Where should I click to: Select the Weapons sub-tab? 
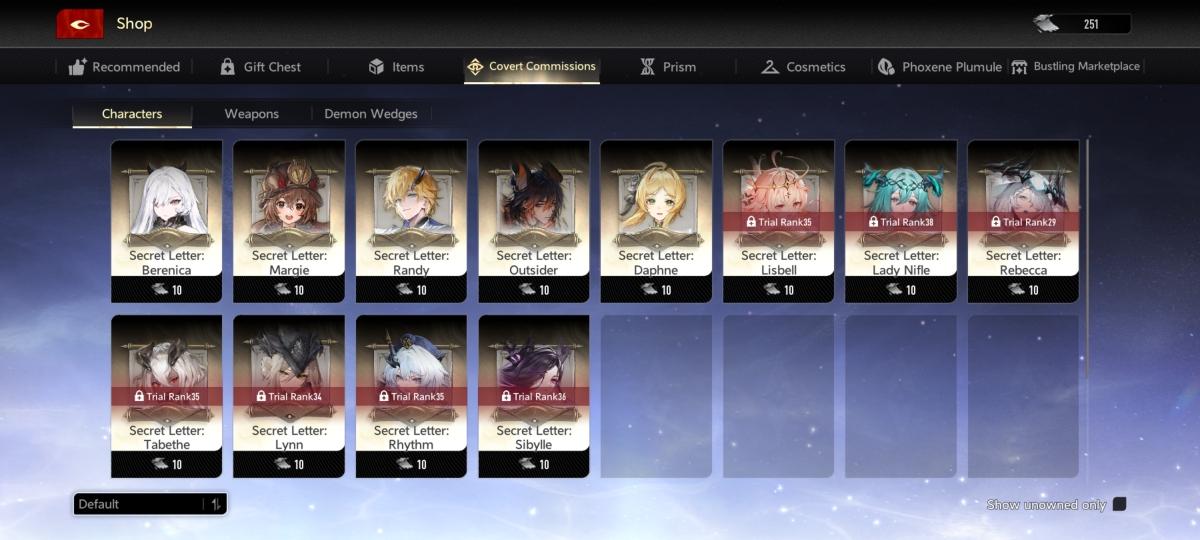(x=251, y=114)
